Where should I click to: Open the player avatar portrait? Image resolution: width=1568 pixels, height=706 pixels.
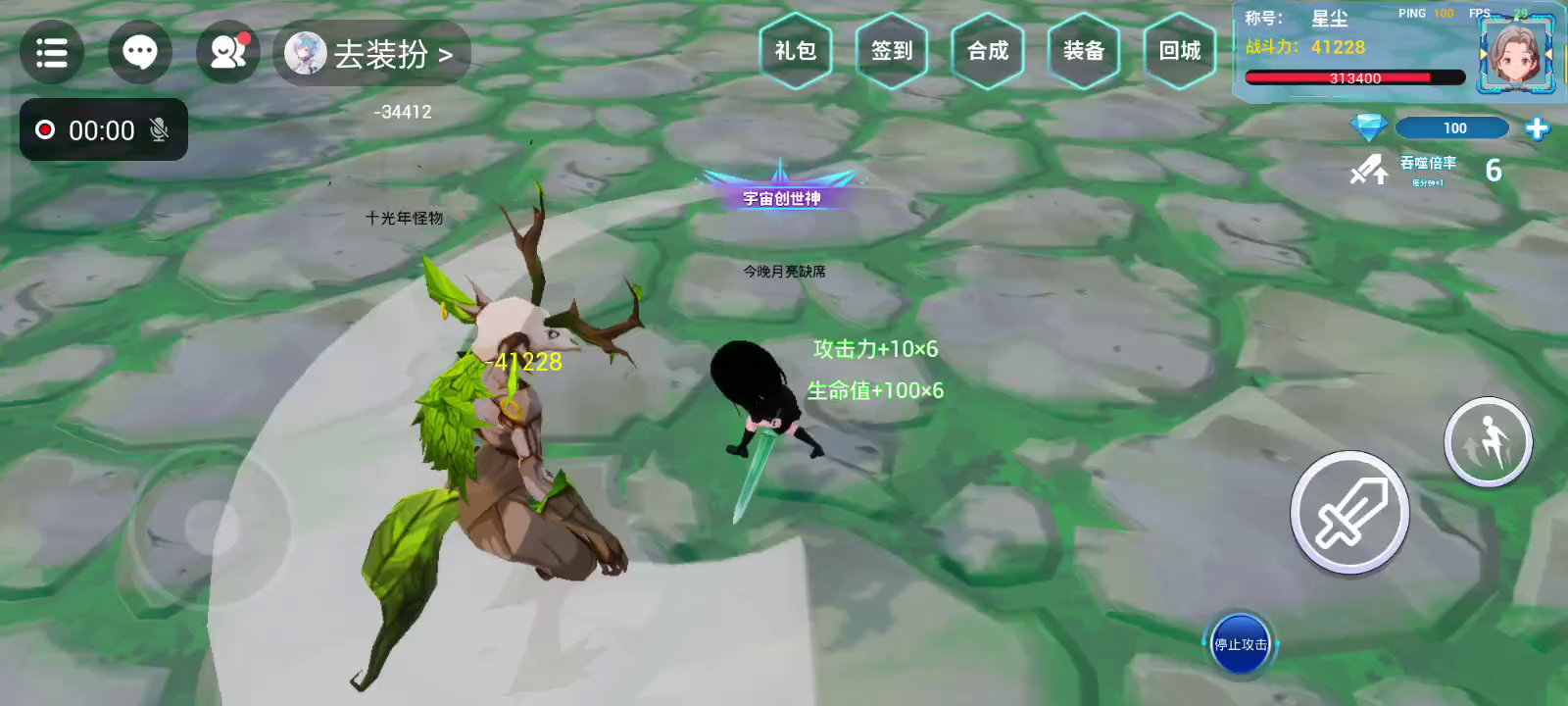tap(1515, 55)
